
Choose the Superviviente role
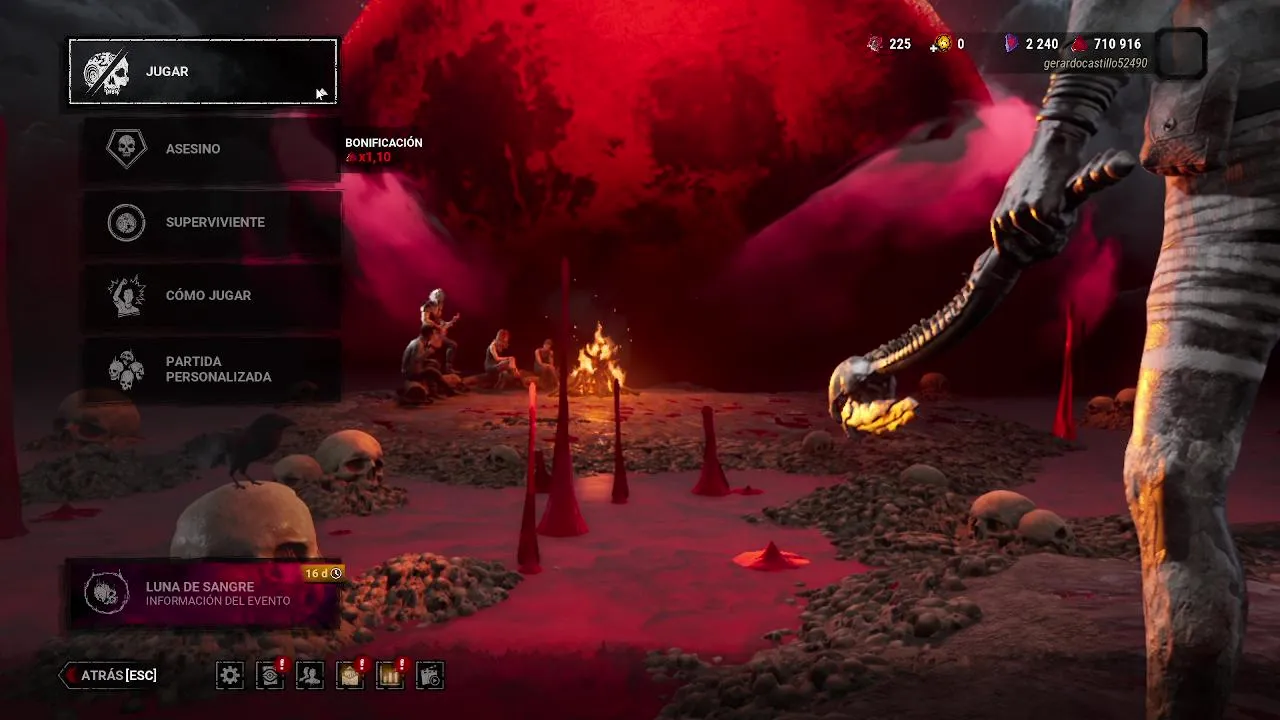tap(210, 222)
